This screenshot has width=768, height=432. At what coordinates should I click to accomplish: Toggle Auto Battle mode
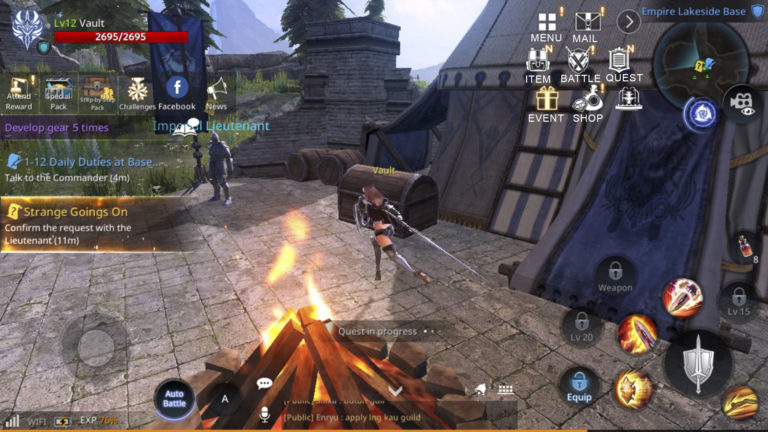[174, 398]
